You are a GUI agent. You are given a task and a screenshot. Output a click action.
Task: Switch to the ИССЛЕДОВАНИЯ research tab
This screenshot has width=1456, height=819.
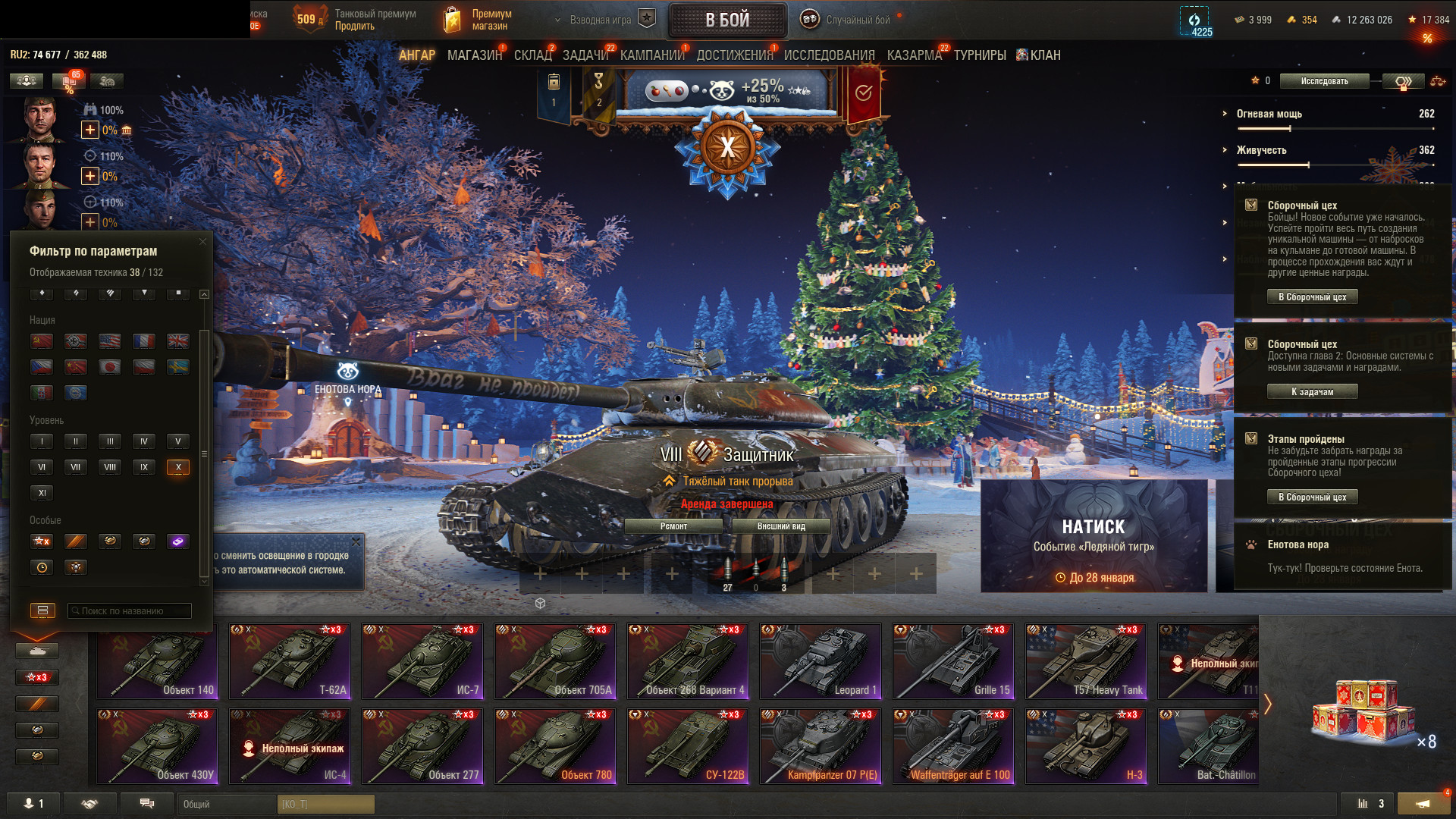[829, 55]
